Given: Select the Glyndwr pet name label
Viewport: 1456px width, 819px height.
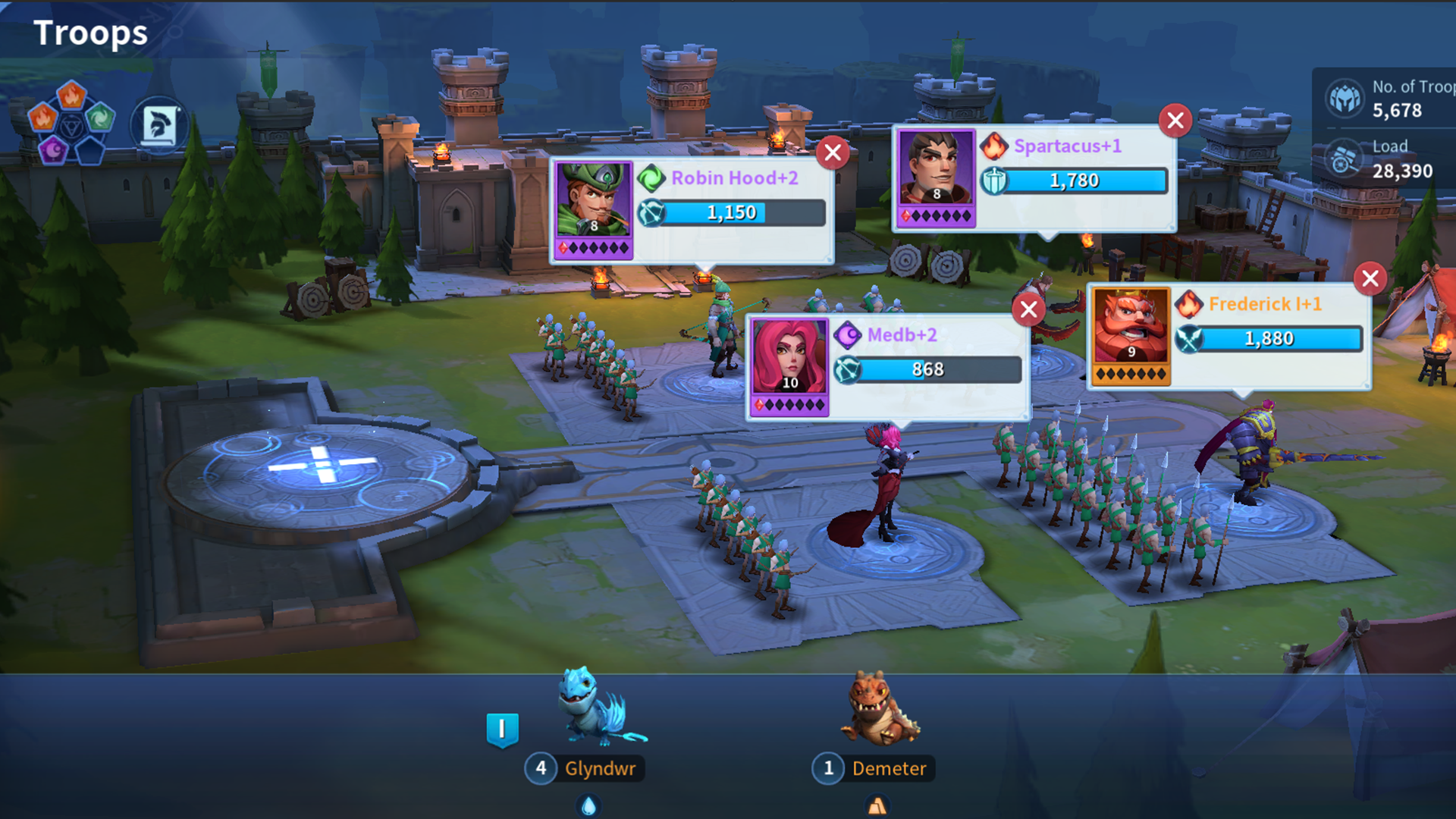Looking at the screenshot, I should coord(603,768).
